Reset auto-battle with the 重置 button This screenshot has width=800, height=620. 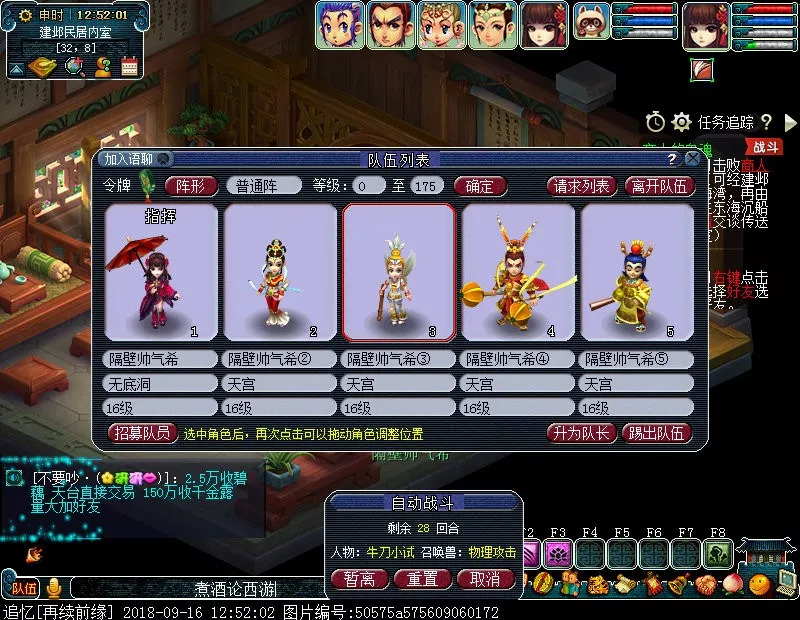422,578
